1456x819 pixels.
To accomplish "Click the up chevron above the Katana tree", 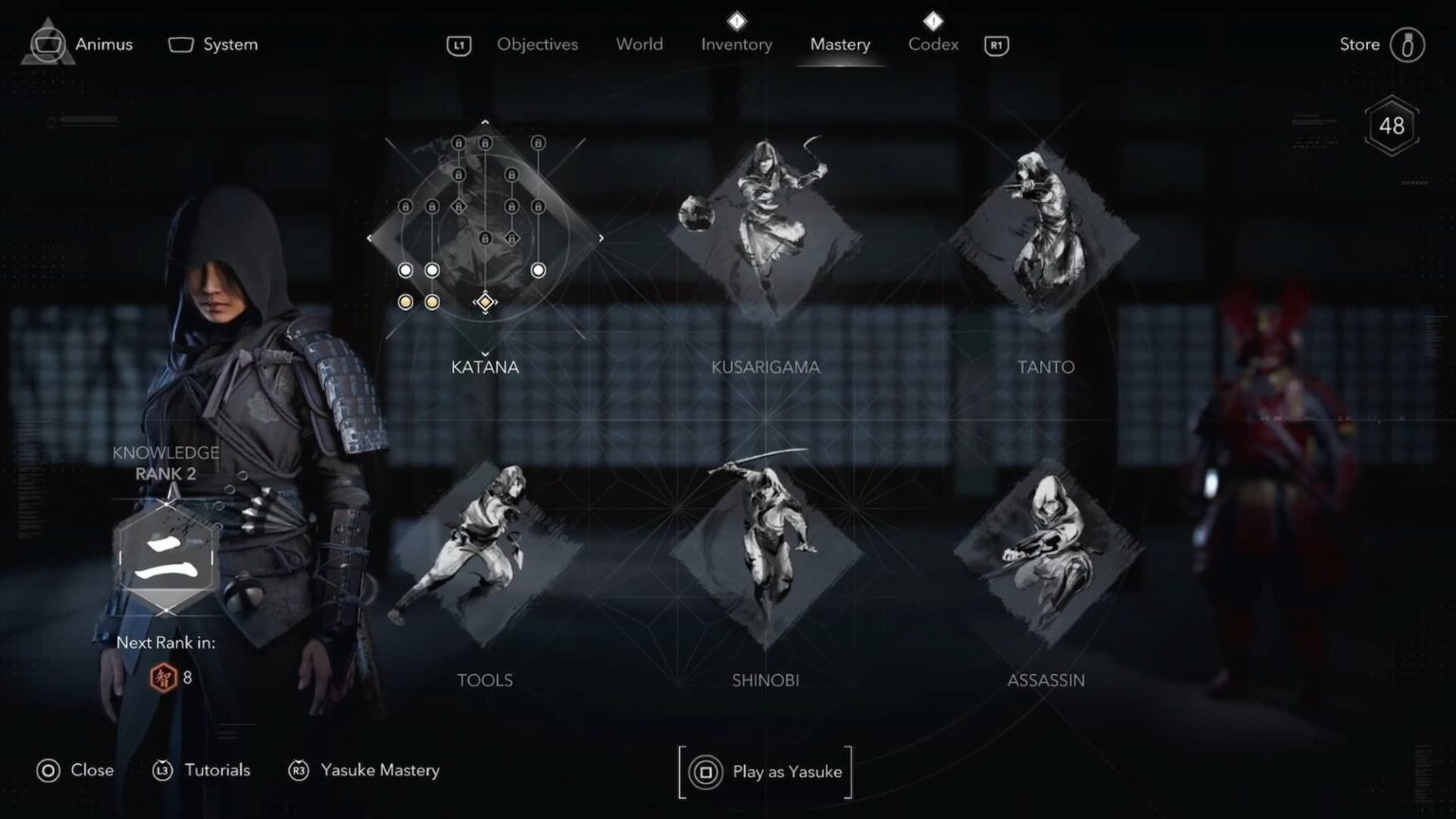I will click(484, 121).
